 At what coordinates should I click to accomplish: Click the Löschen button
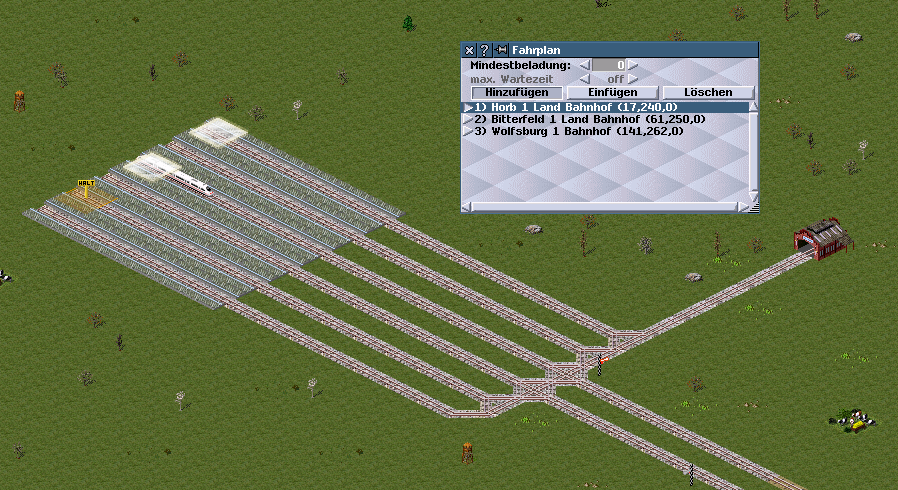[x=708, y=93]
